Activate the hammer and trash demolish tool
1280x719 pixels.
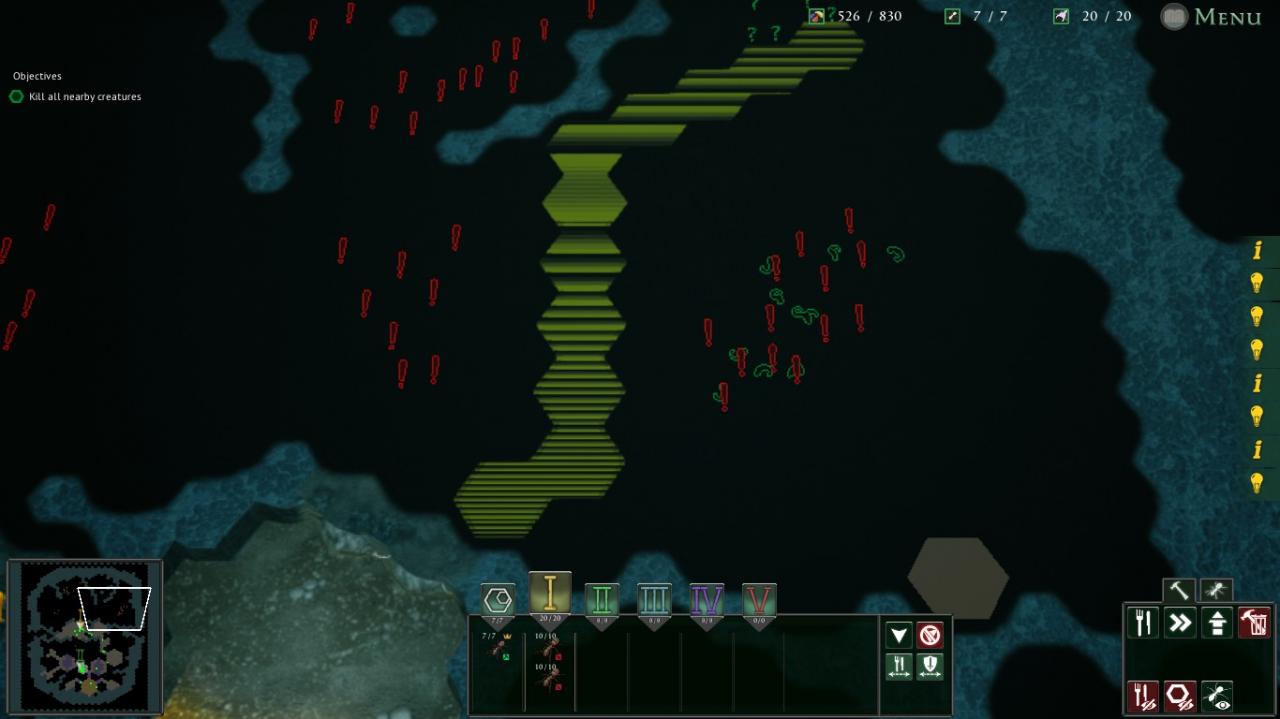pos(1254,623)
